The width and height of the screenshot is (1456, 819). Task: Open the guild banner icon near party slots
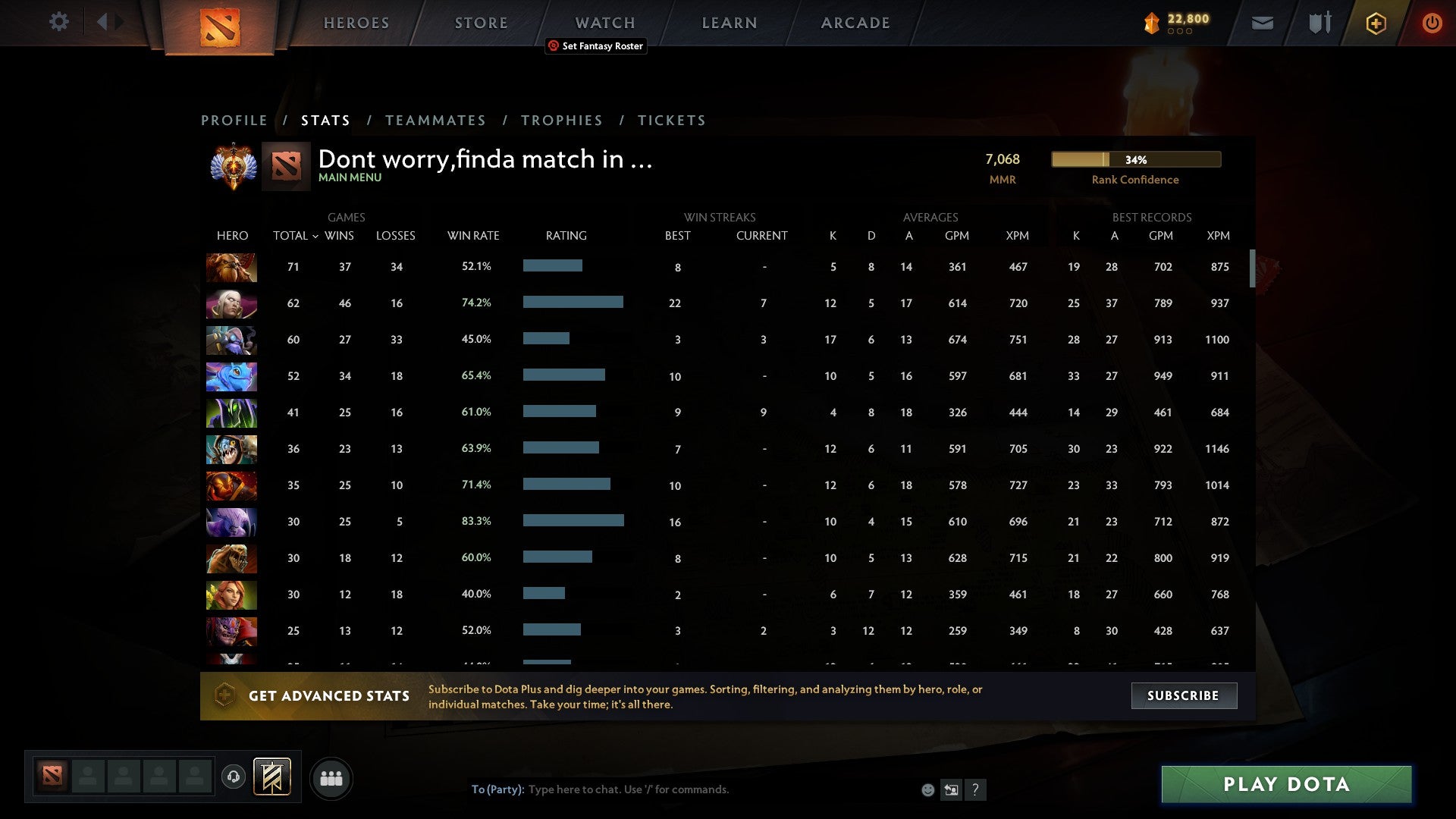(273, 777)
